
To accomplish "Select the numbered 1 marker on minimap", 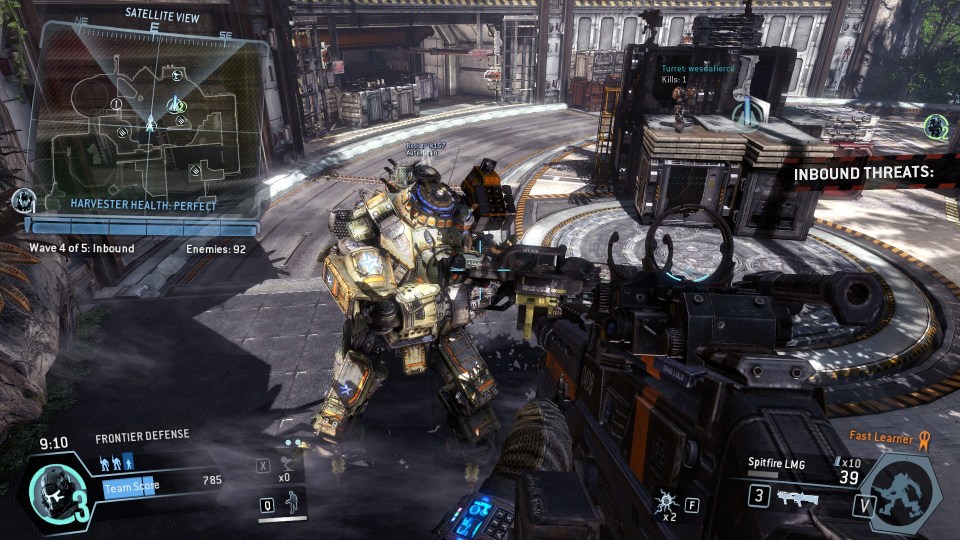I will coord(116,104).
